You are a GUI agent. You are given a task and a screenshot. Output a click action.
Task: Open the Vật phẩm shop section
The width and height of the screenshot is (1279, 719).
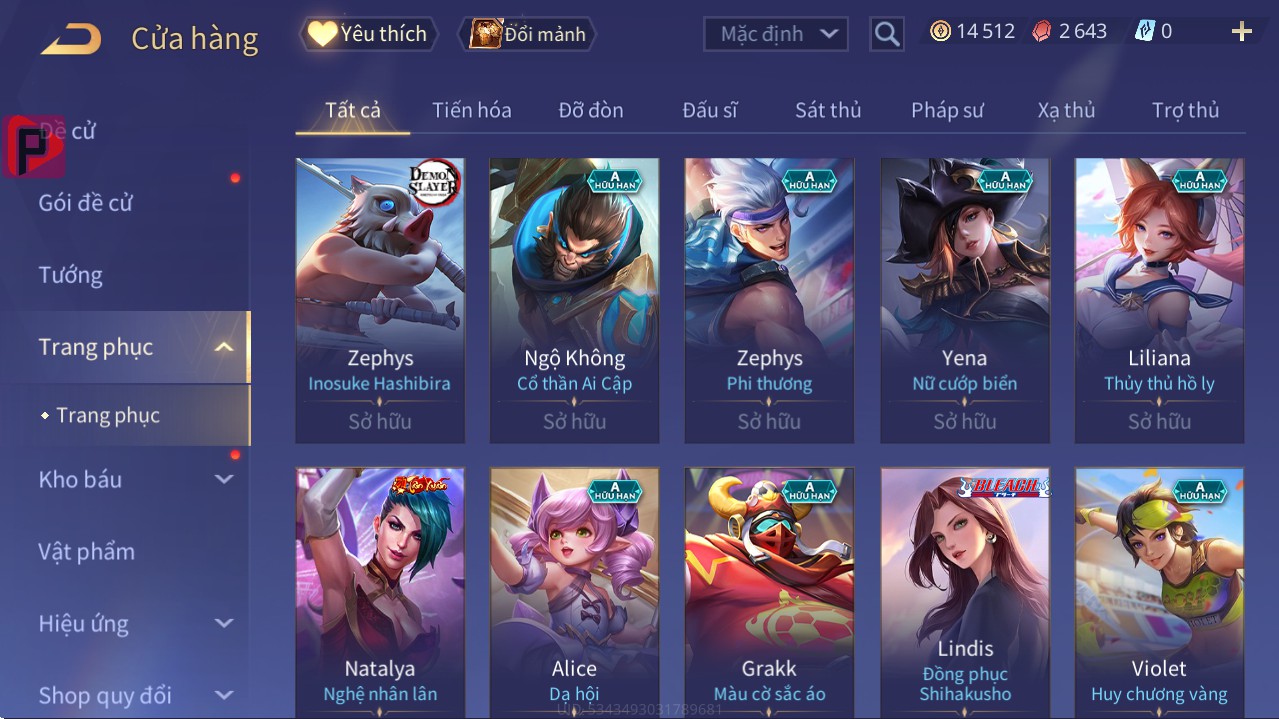pyautogui.click(x=86, y=551)
